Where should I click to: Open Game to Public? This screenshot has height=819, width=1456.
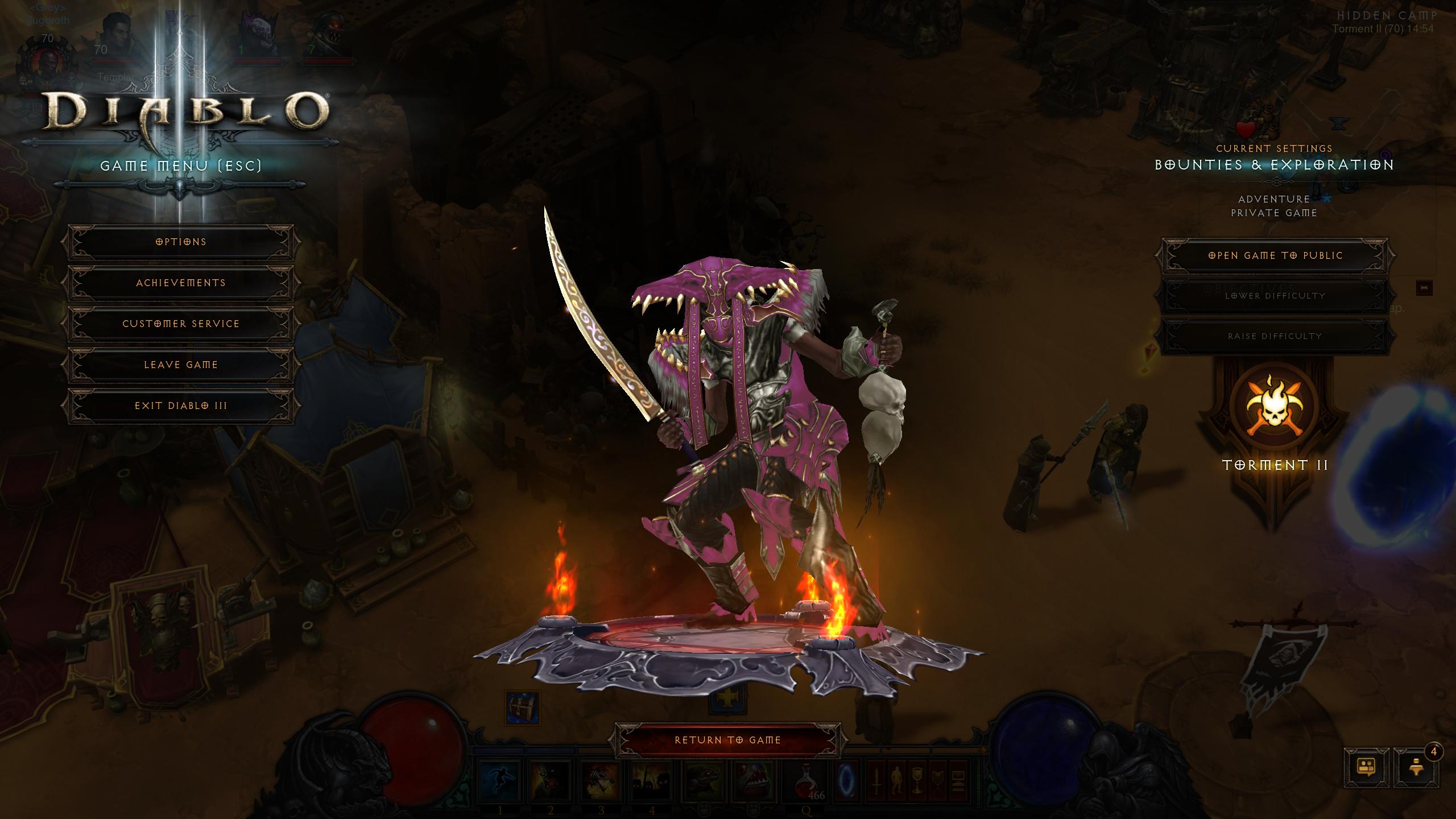[1275, 255]
